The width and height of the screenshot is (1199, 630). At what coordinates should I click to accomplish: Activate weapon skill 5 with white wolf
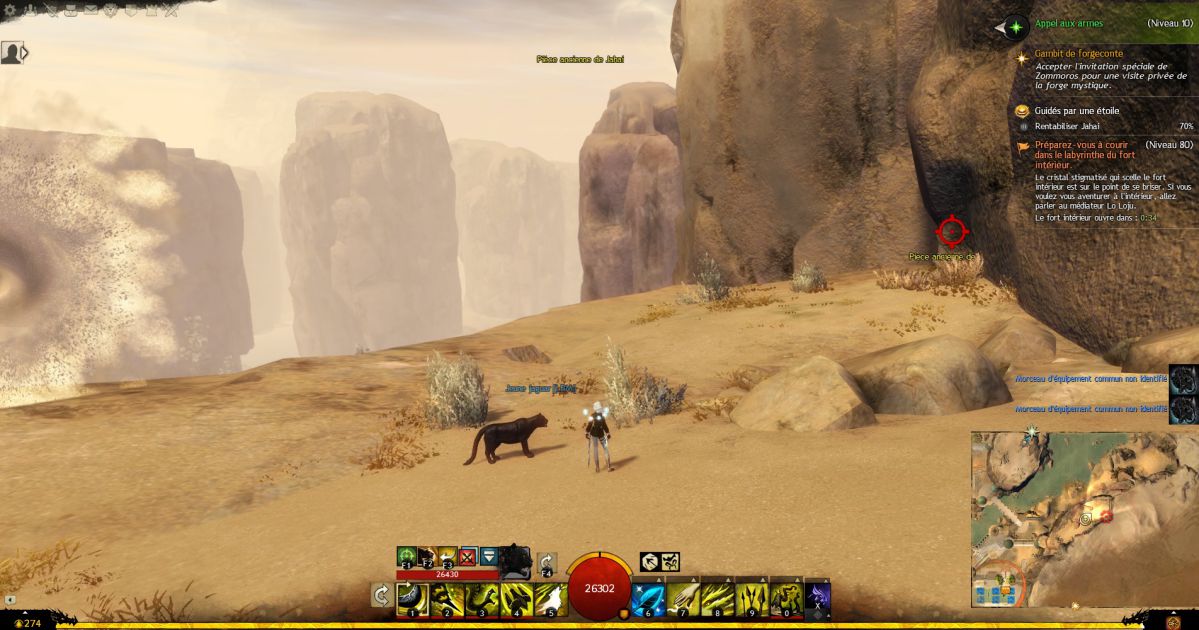pos(551,599)
